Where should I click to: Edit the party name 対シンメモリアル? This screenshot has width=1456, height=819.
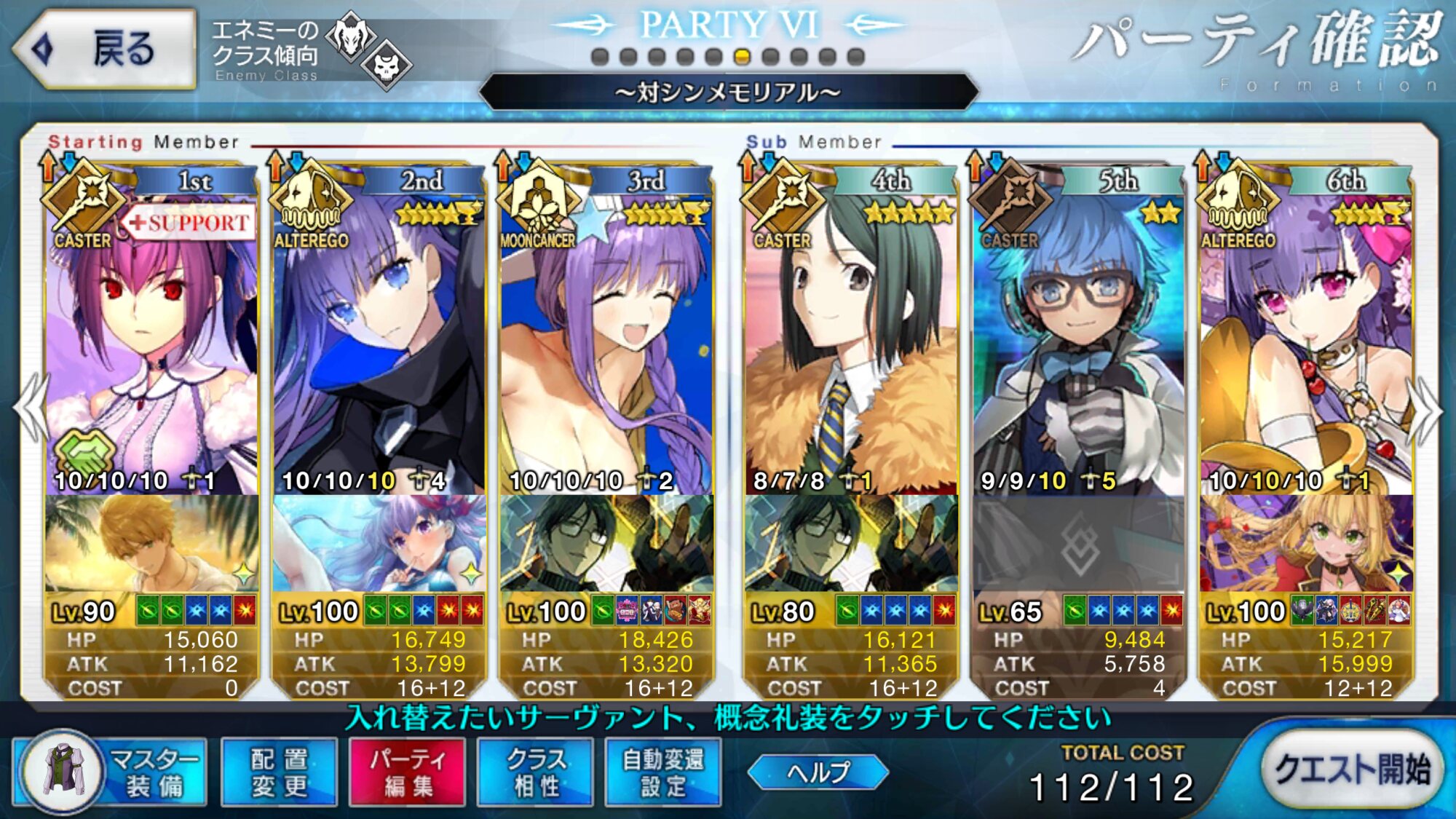pyautogui.click(x=728, y=92)
